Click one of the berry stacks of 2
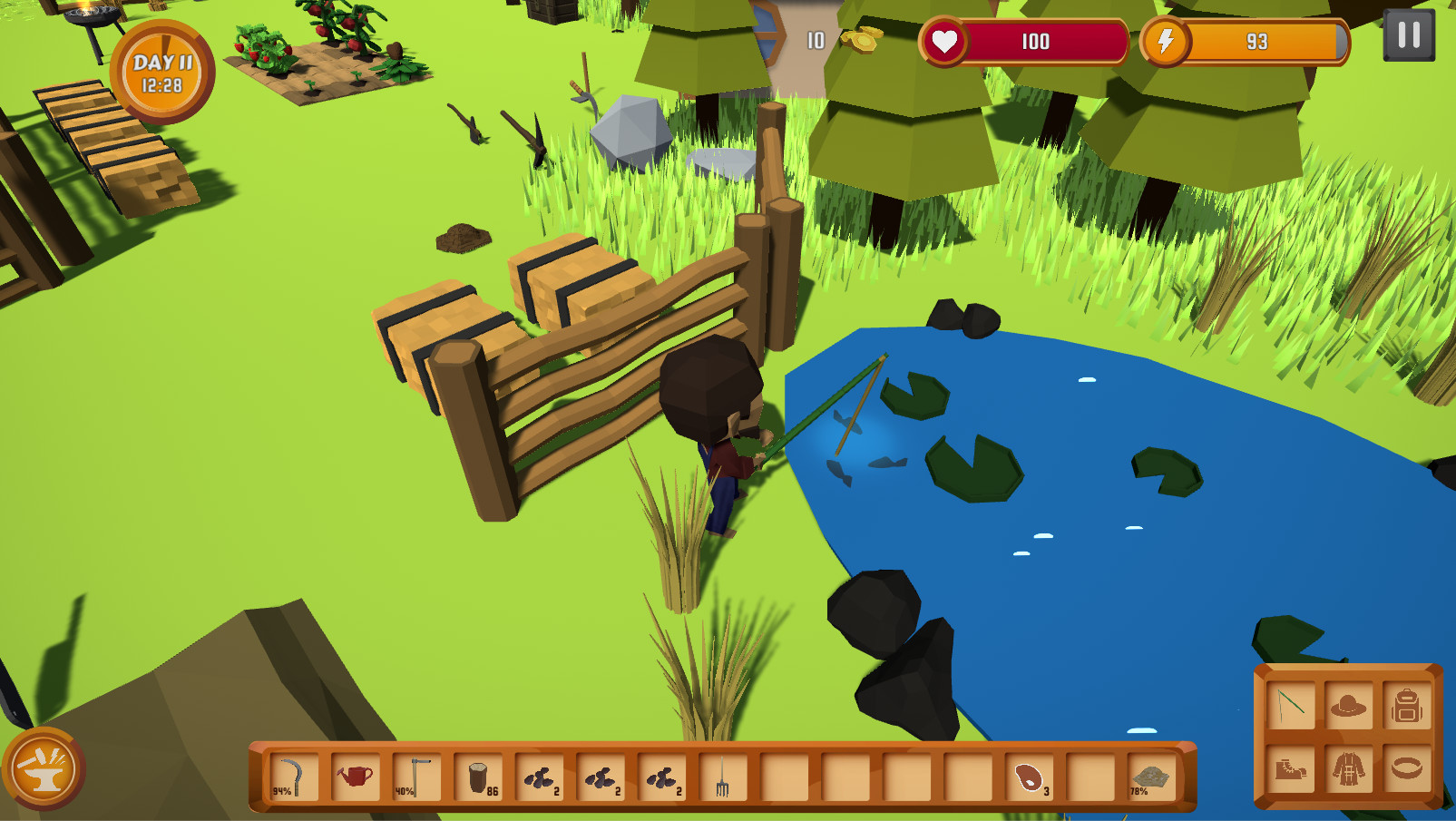Screen dimensions: 1456x821 pyautogui.click(x=541, y=776)
